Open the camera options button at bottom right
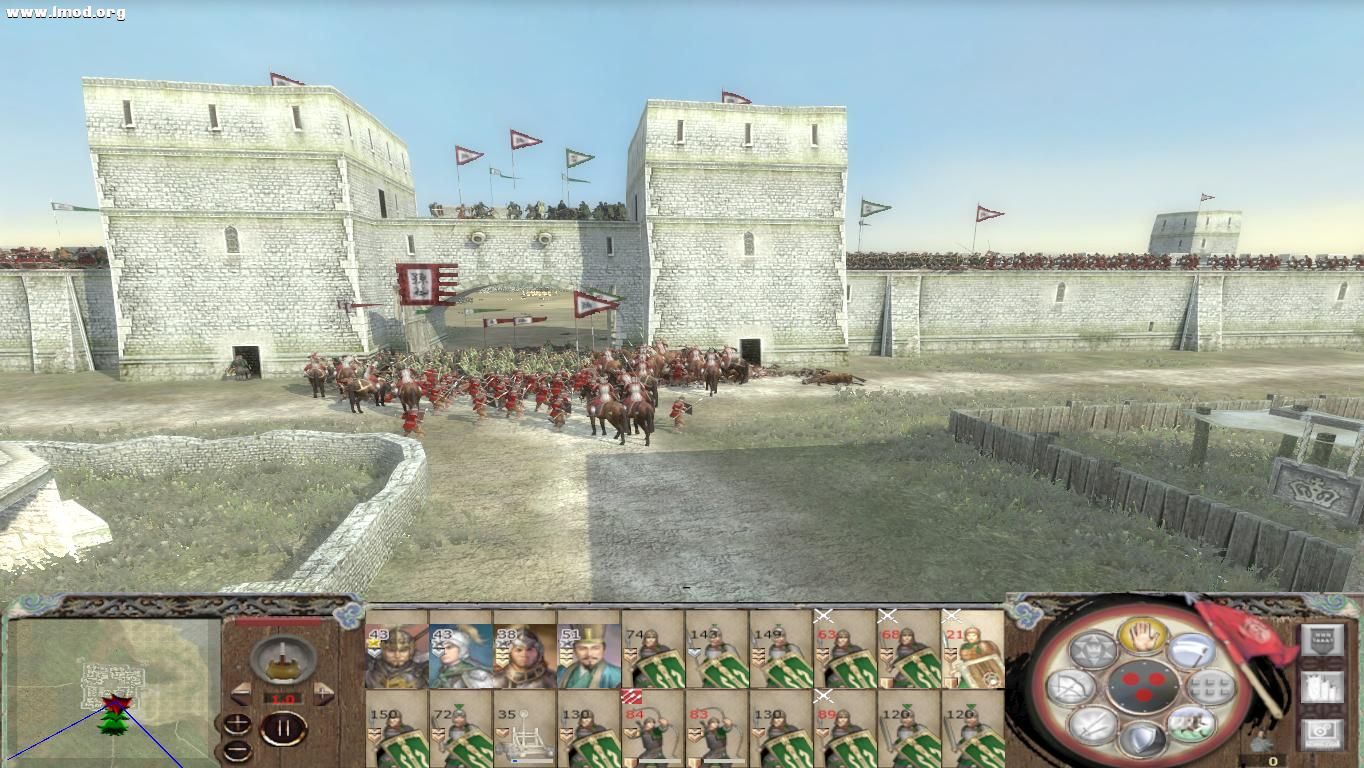 (x=1320, y=731)
